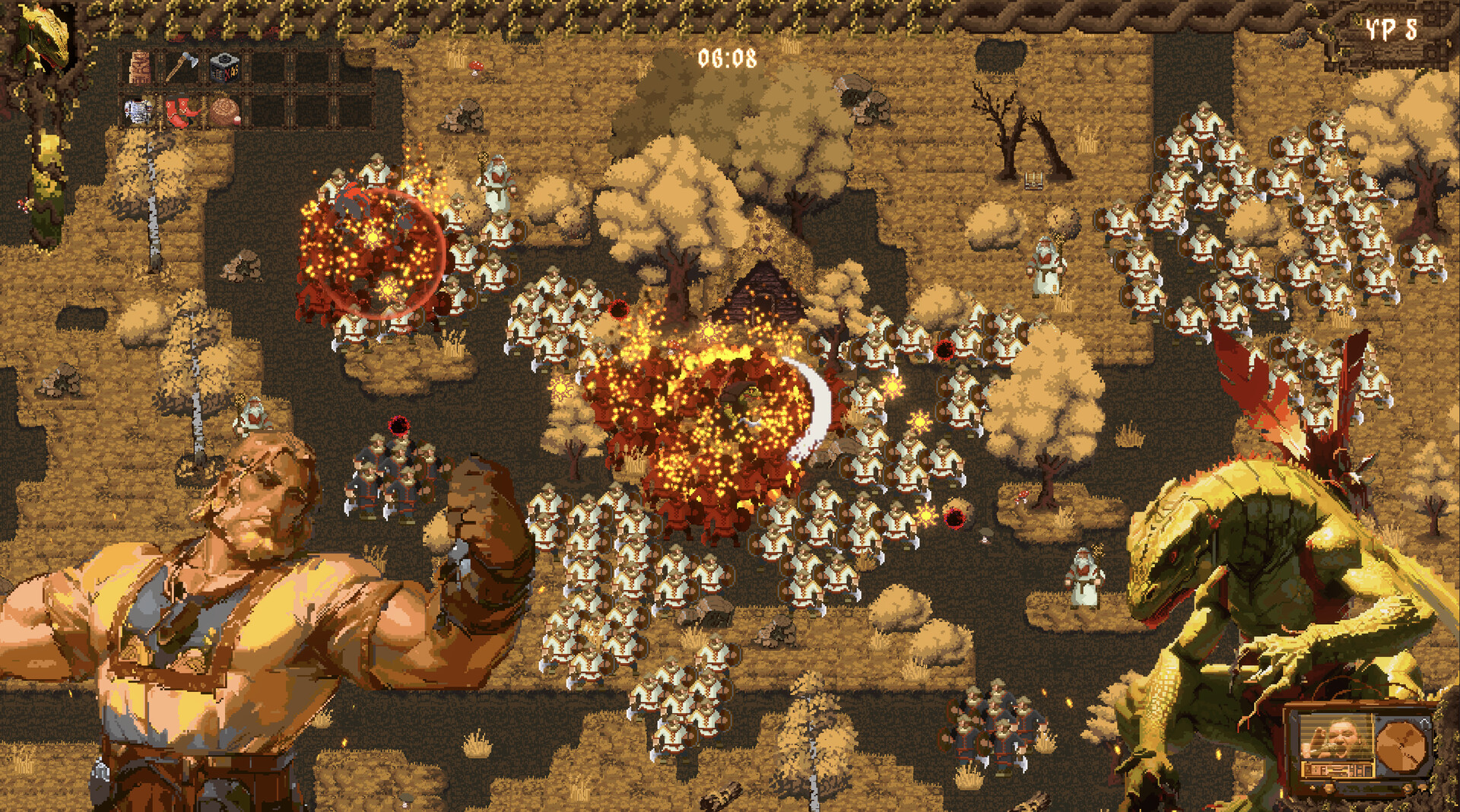Screen dimensions: 1460x812
Task: Select the wooden totem item in inventory
Action: coord(140,67)
